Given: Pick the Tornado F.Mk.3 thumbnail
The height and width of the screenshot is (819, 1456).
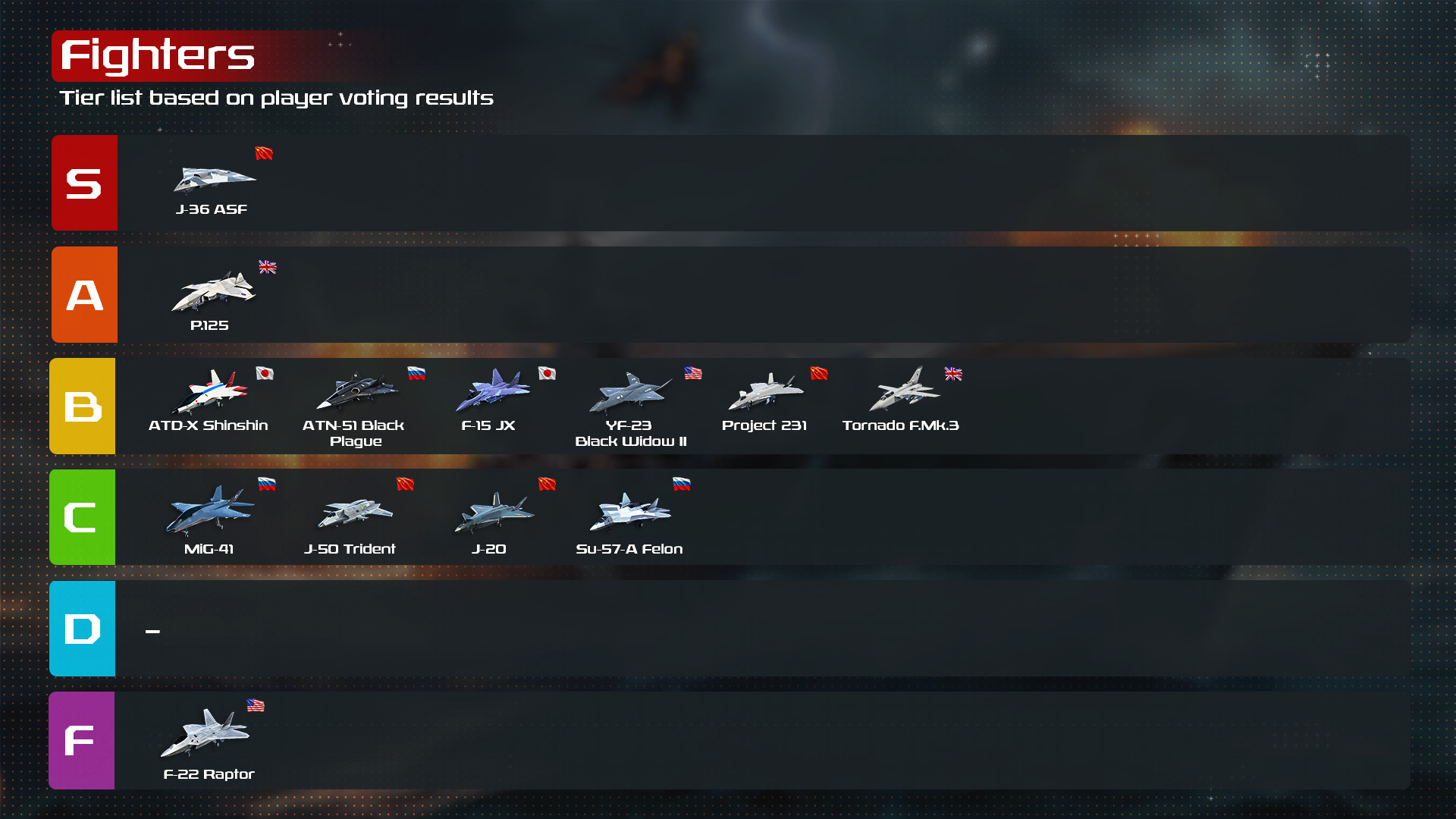Looking at the screenshot, I should pos(903,390).
